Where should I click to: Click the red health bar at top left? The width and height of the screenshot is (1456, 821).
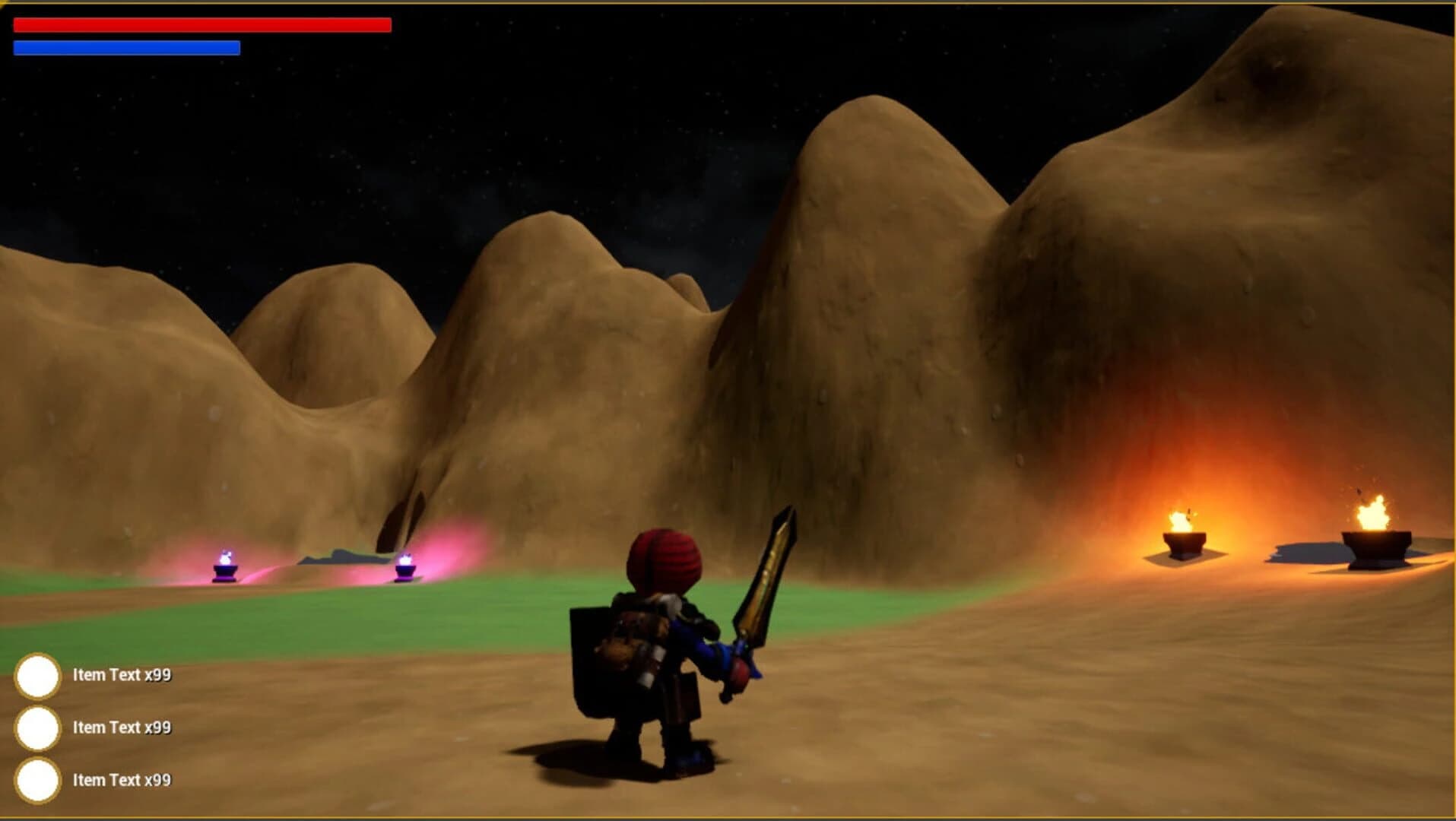201,25
